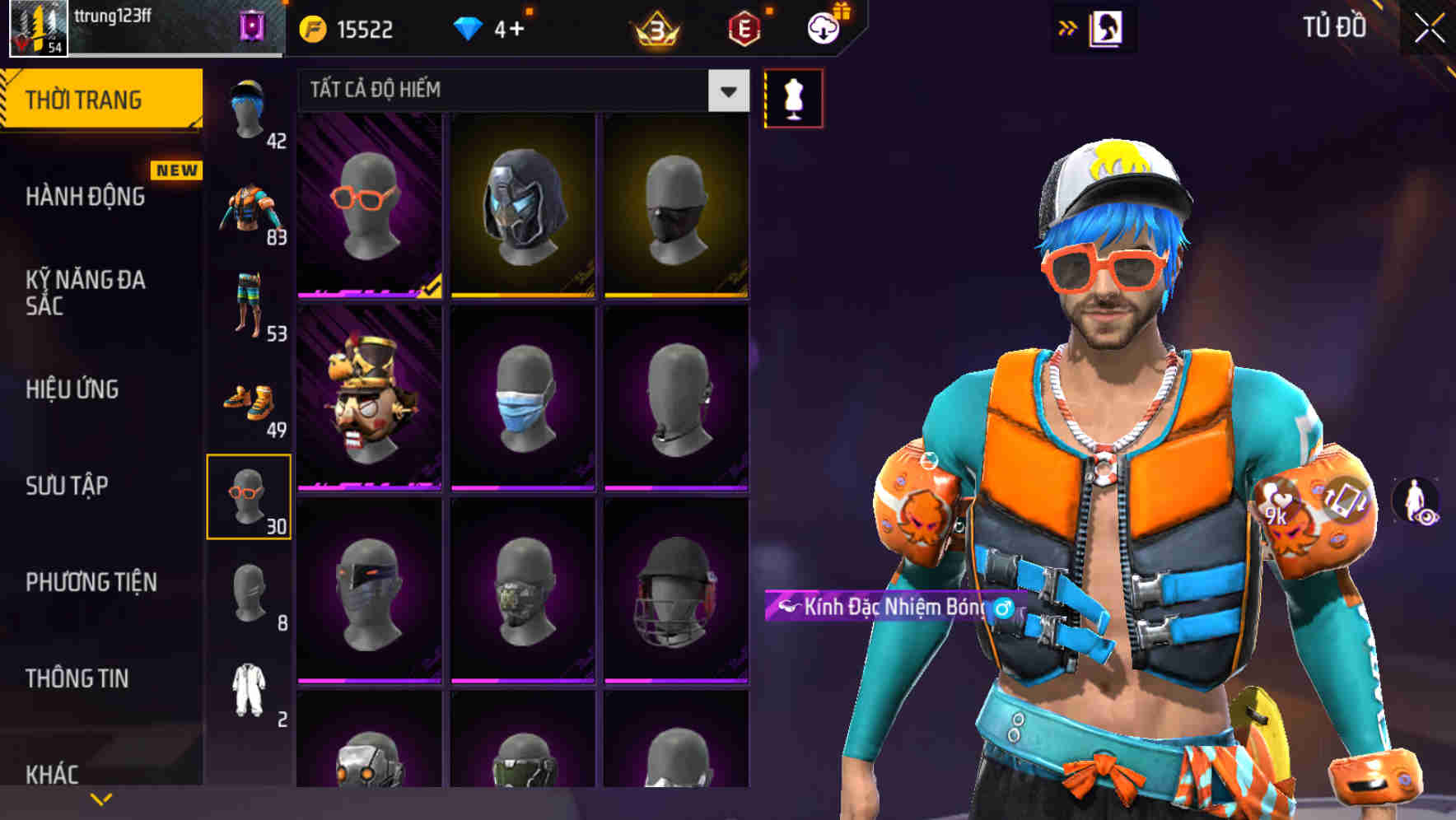This screenshot has height=820, width=1456.
Task: Select the blue medical mask thumbnail
Action: [x=525, y=399]
